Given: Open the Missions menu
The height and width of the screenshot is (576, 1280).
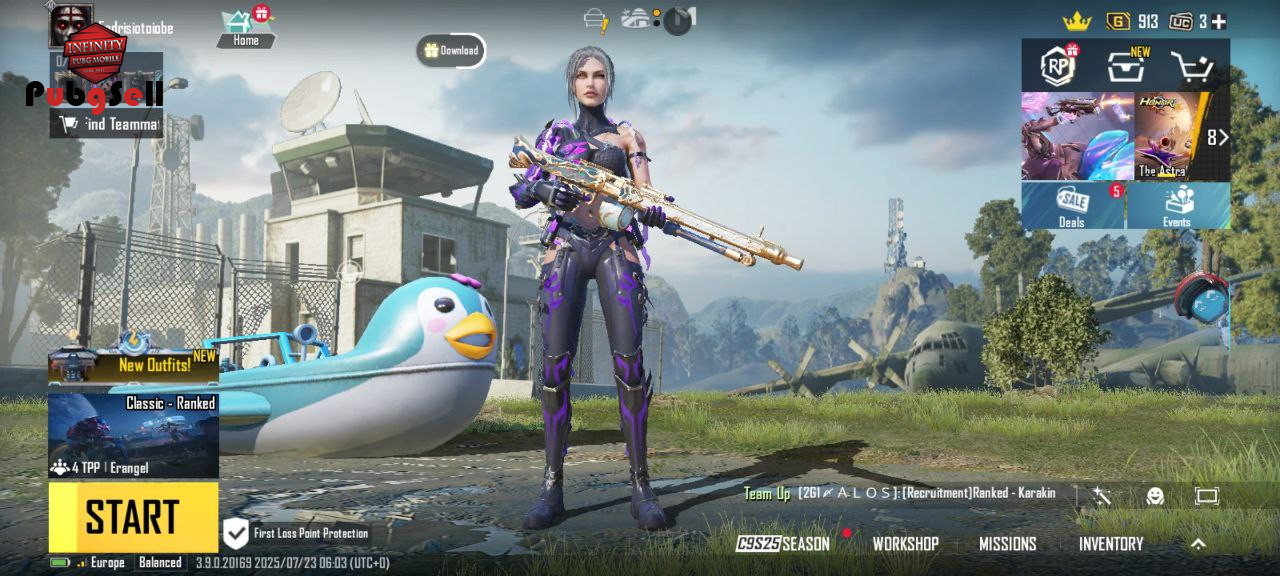Looking at the screenshot, I should point(1007,544).
